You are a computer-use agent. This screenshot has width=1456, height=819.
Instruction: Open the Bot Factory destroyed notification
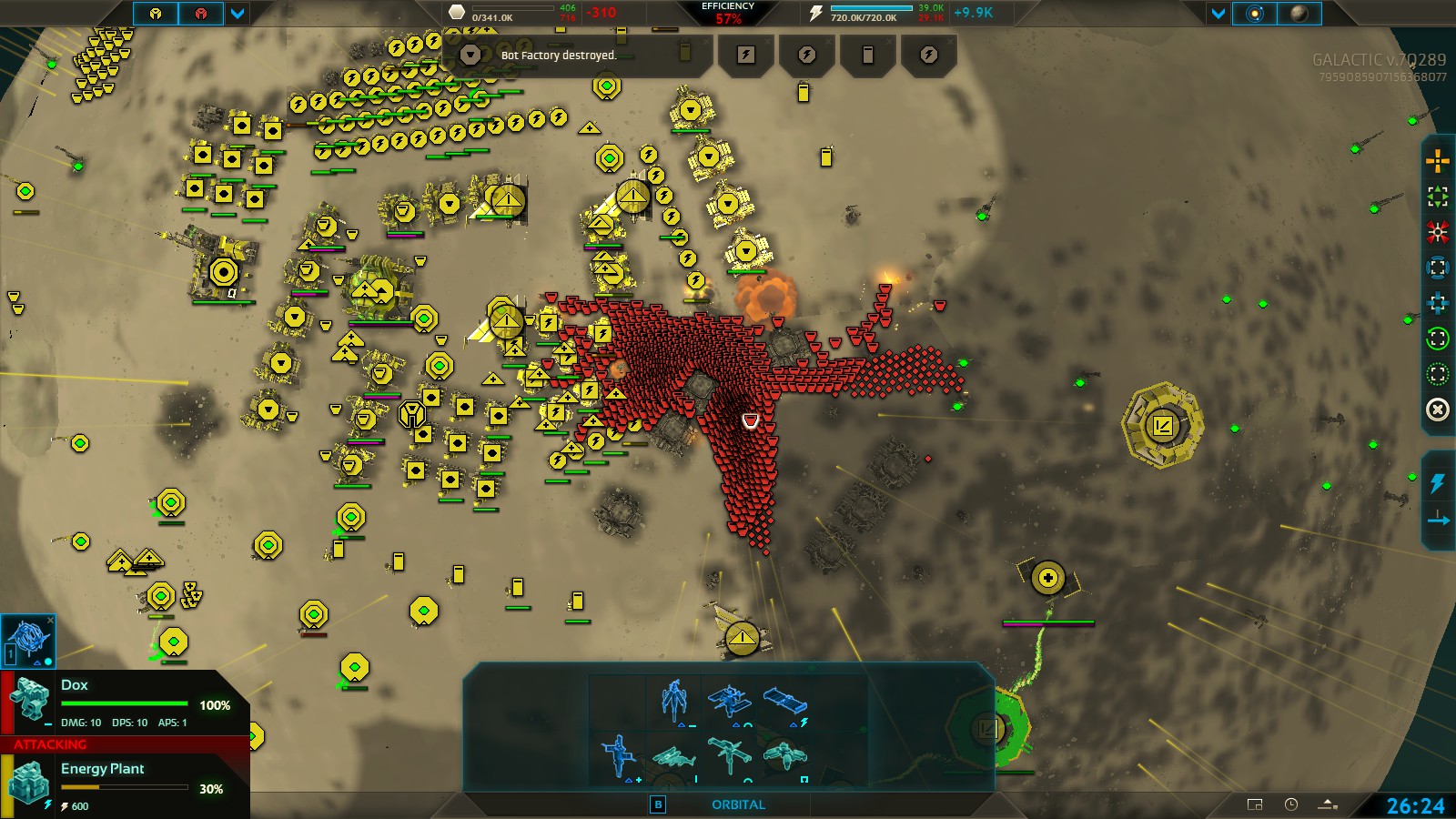tap(558, 56)
